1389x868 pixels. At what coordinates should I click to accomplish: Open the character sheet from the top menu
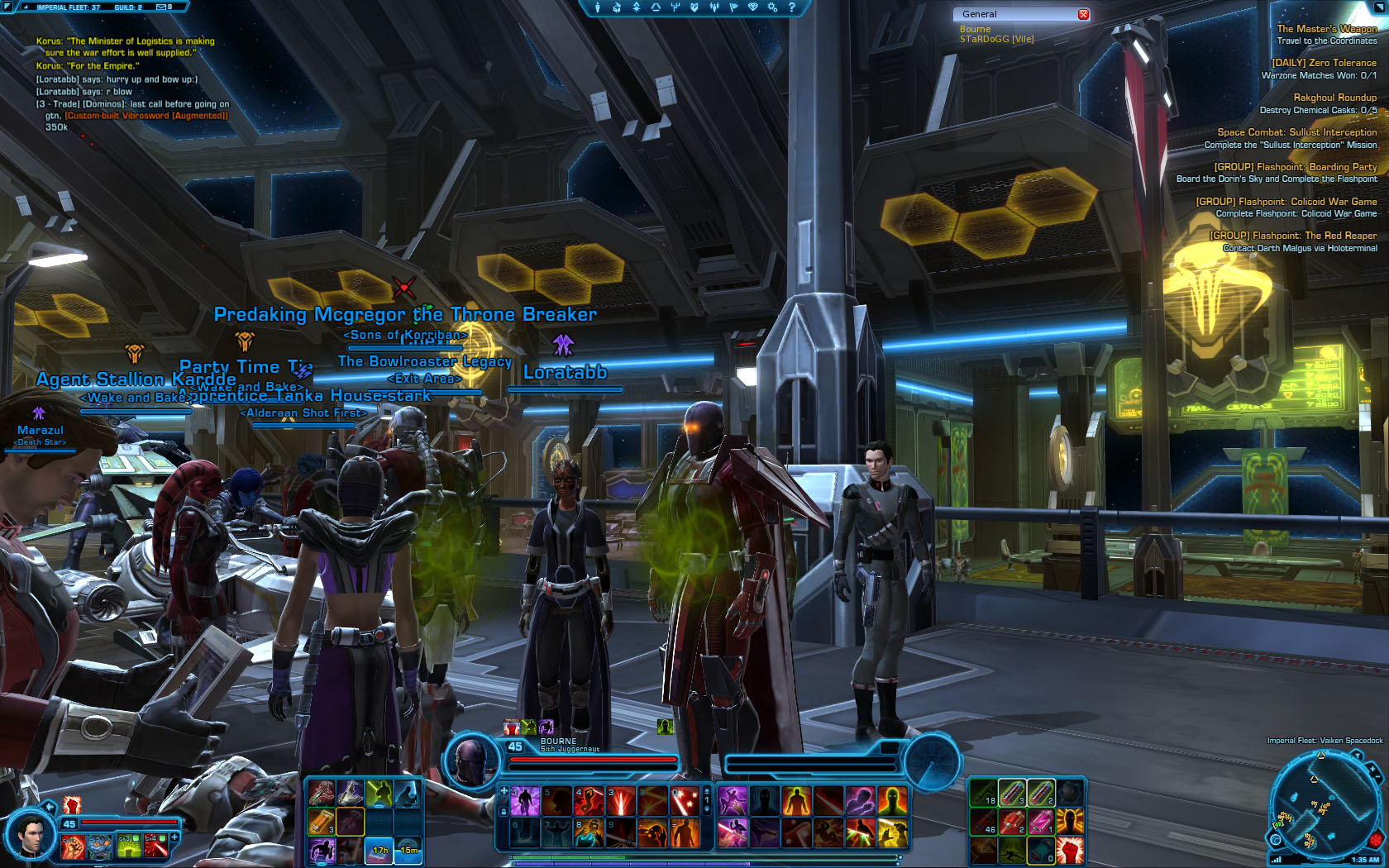point(598,7)
